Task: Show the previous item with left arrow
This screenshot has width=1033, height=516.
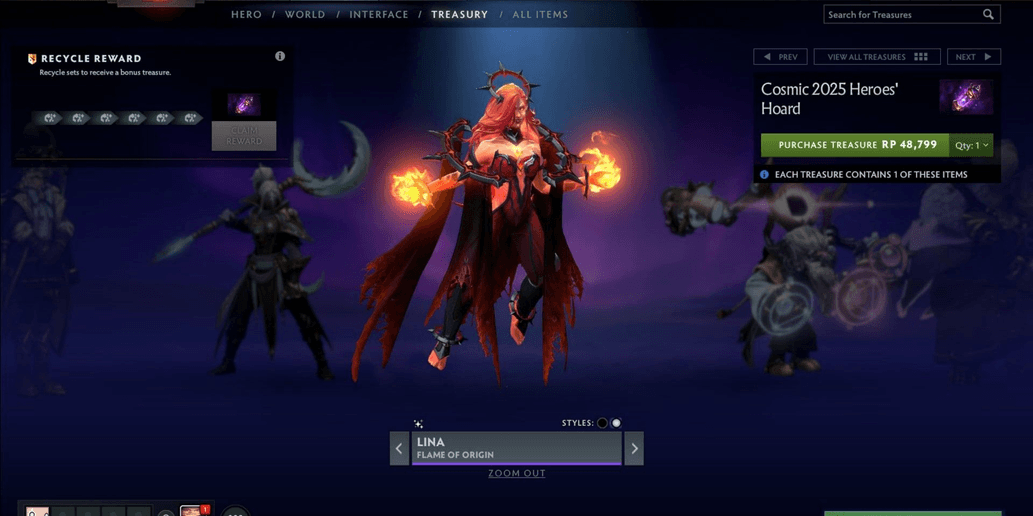Action: pyautogui.click(x=399, y=449)
